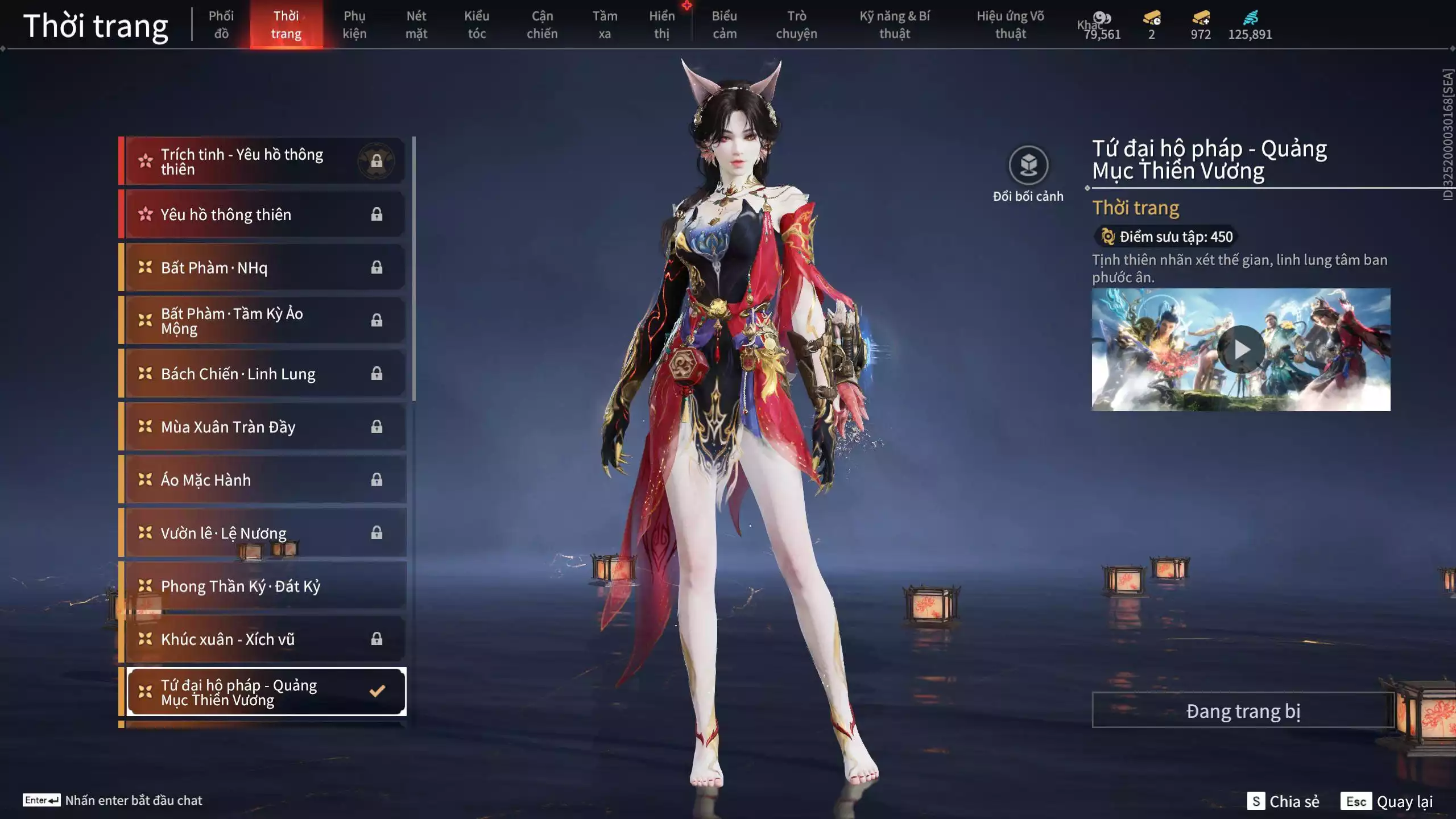The width and height of the screenshot is (1456, 819).
Task: Select the Nét mặt tab
Action: click(416, 24)
